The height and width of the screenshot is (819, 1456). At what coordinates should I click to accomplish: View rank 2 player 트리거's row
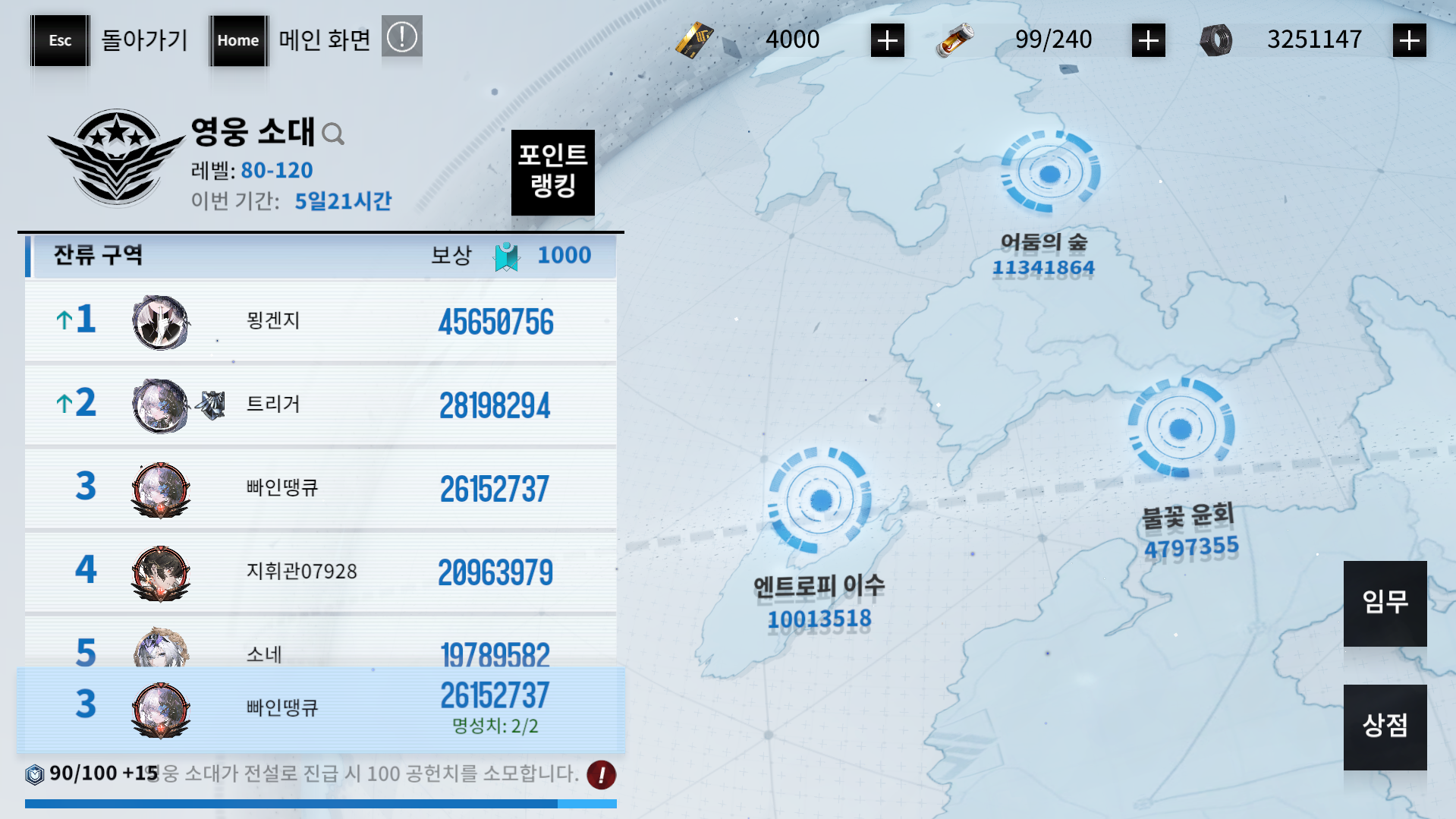[320, 405]
